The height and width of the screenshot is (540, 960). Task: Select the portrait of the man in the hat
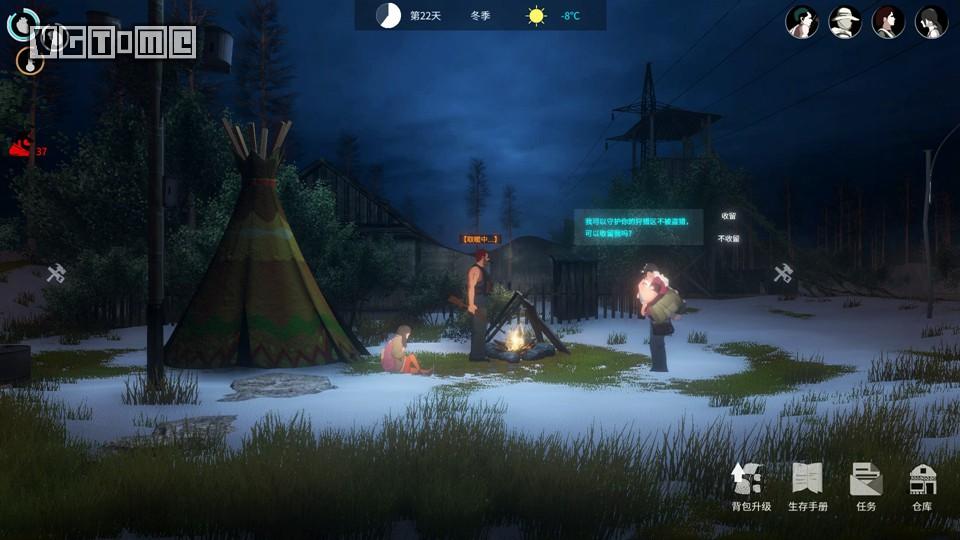[x=845, y=21]
